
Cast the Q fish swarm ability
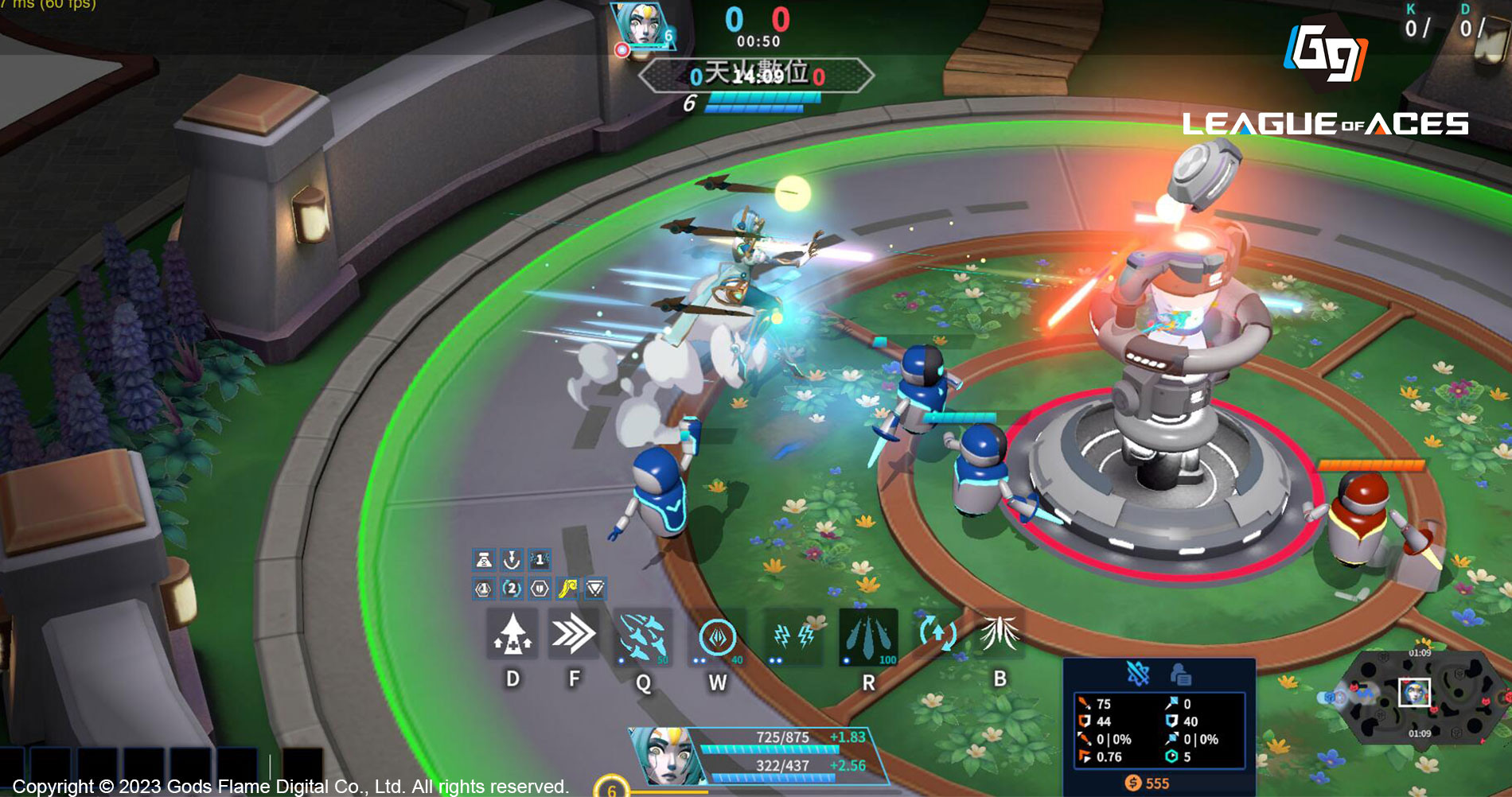[643, 637]
